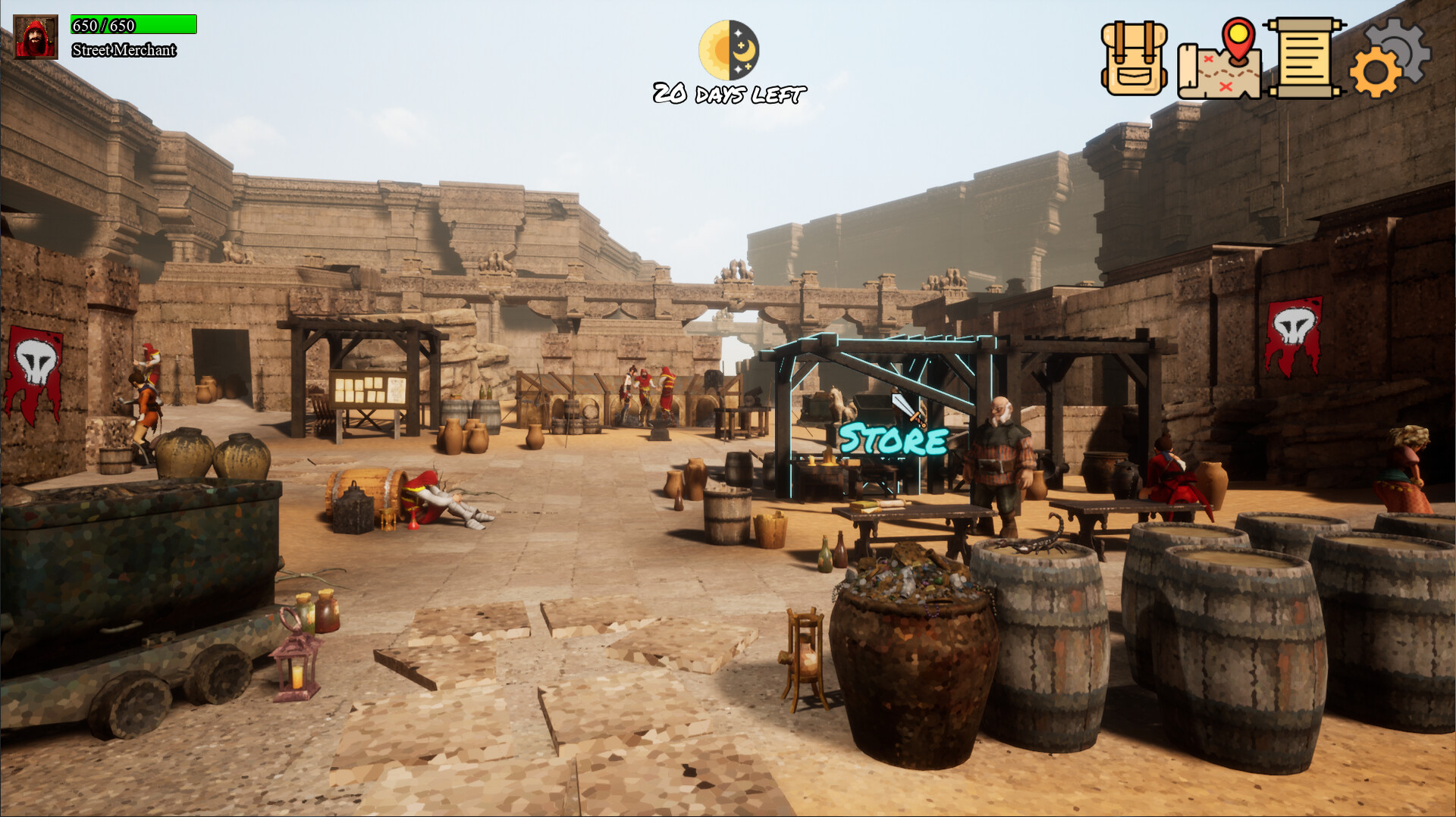This screenshot has width=1456, height=817.
Task: Click the 20 DAYS LEFT label
Action: pos(727,95)
